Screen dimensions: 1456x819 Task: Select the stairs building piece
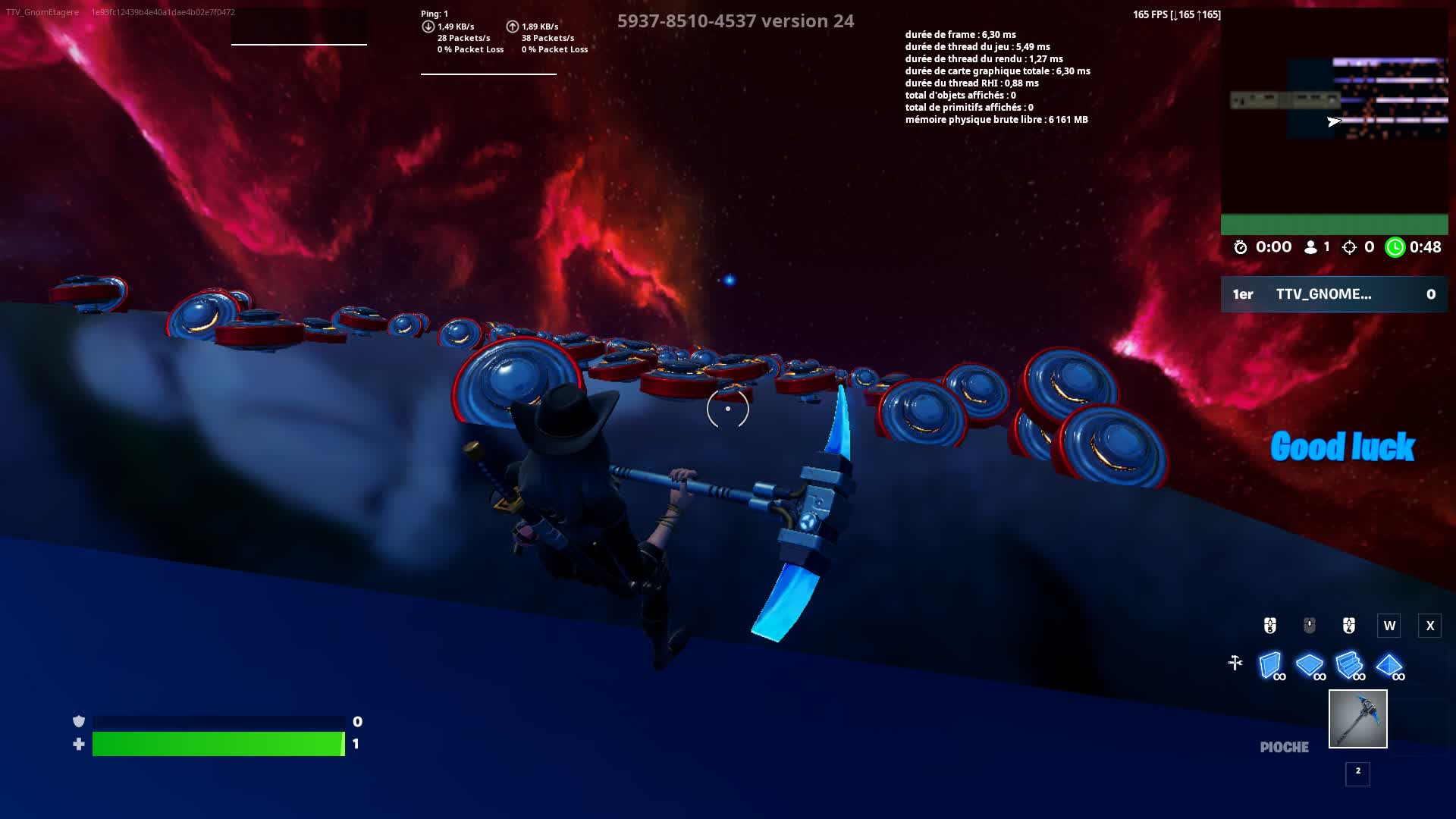tap(1349, 665)
